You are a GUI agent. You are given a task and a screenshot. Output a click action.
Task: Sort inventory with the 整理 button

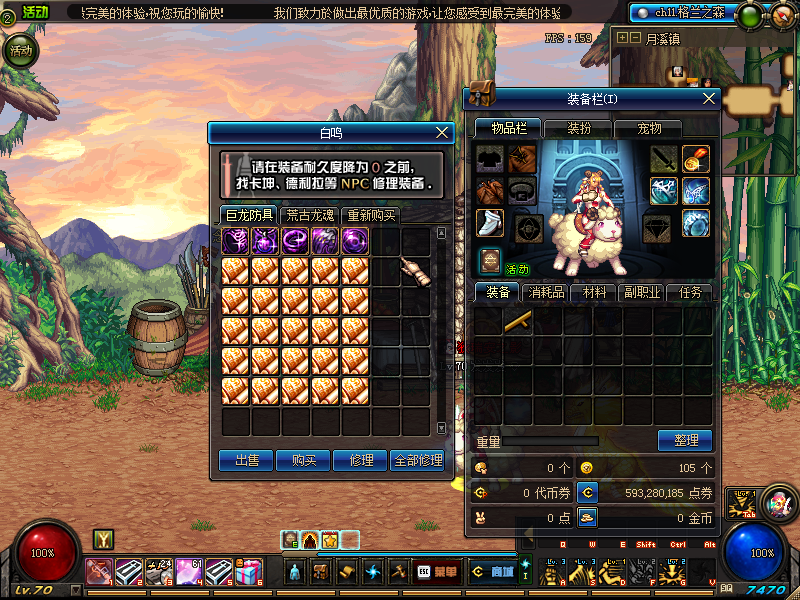685,440
